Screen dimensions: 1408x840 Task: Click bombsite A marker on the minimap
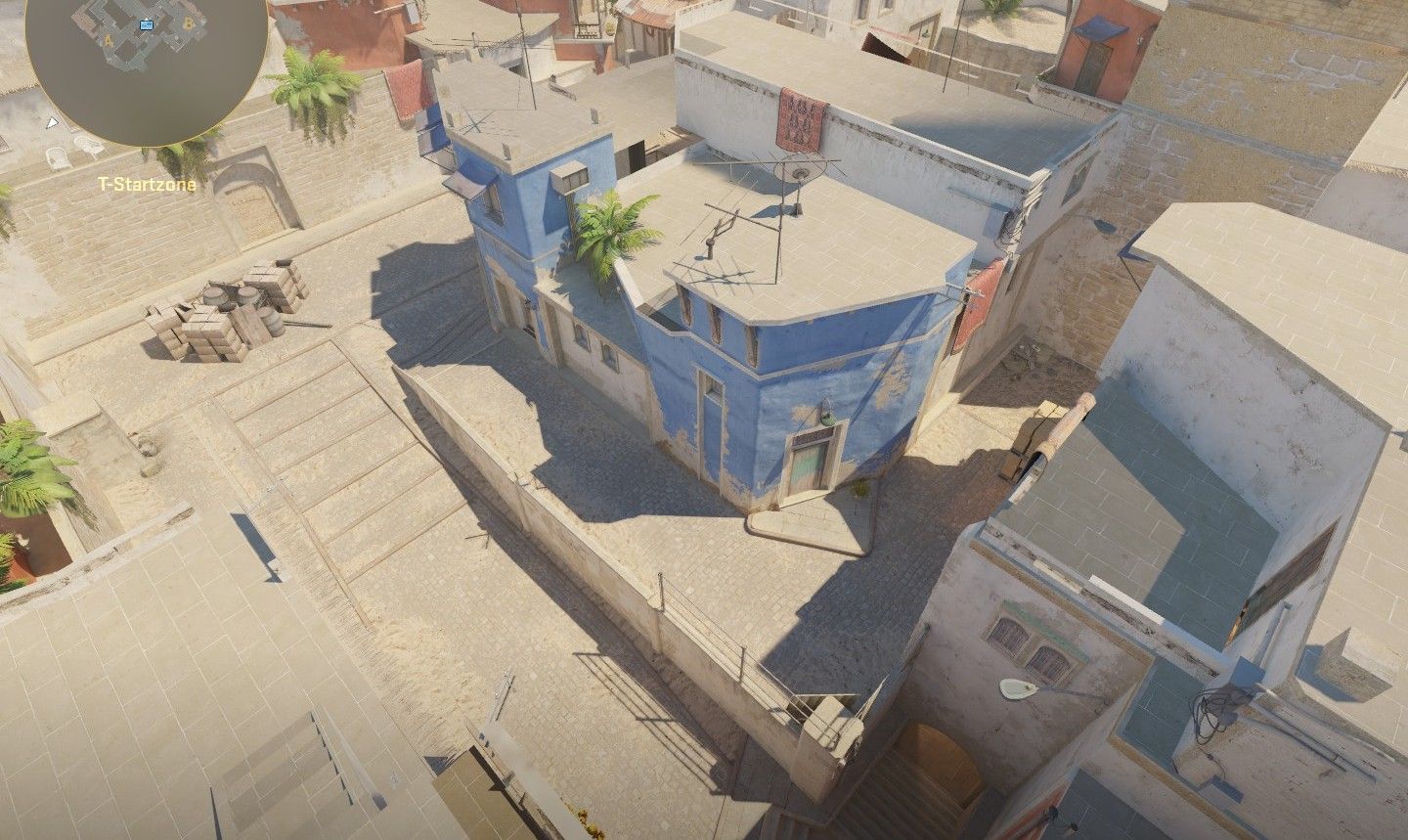pyautogui.click(x=108, y=40)
